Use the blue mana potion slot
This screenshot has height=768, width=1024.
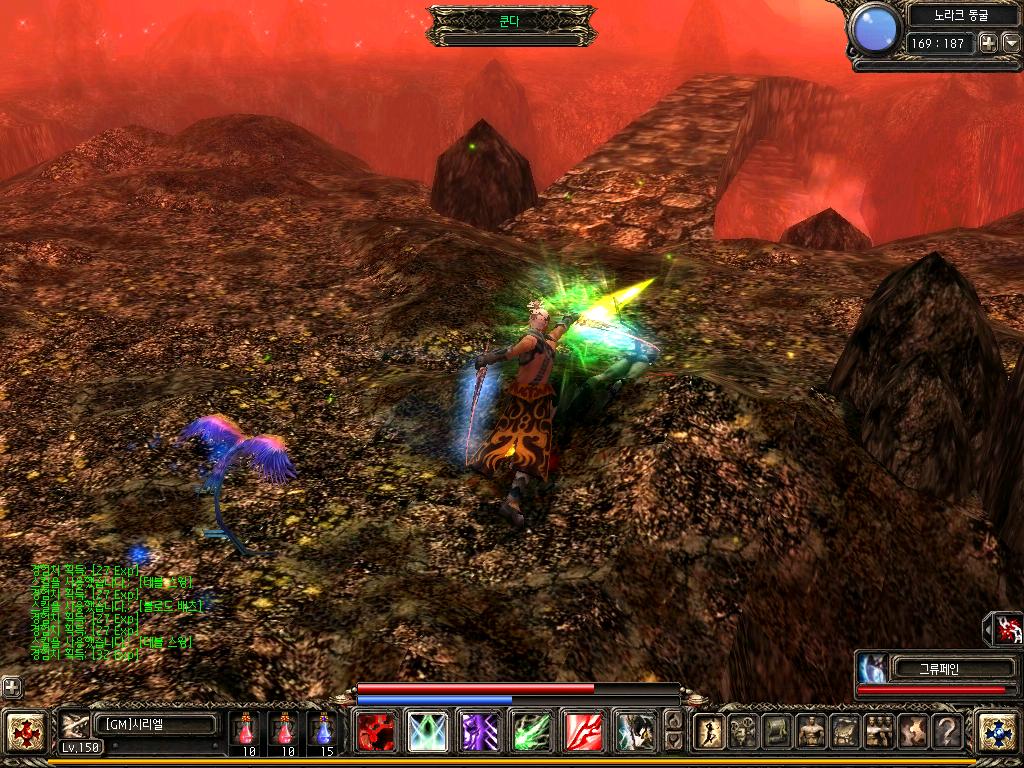322,731
